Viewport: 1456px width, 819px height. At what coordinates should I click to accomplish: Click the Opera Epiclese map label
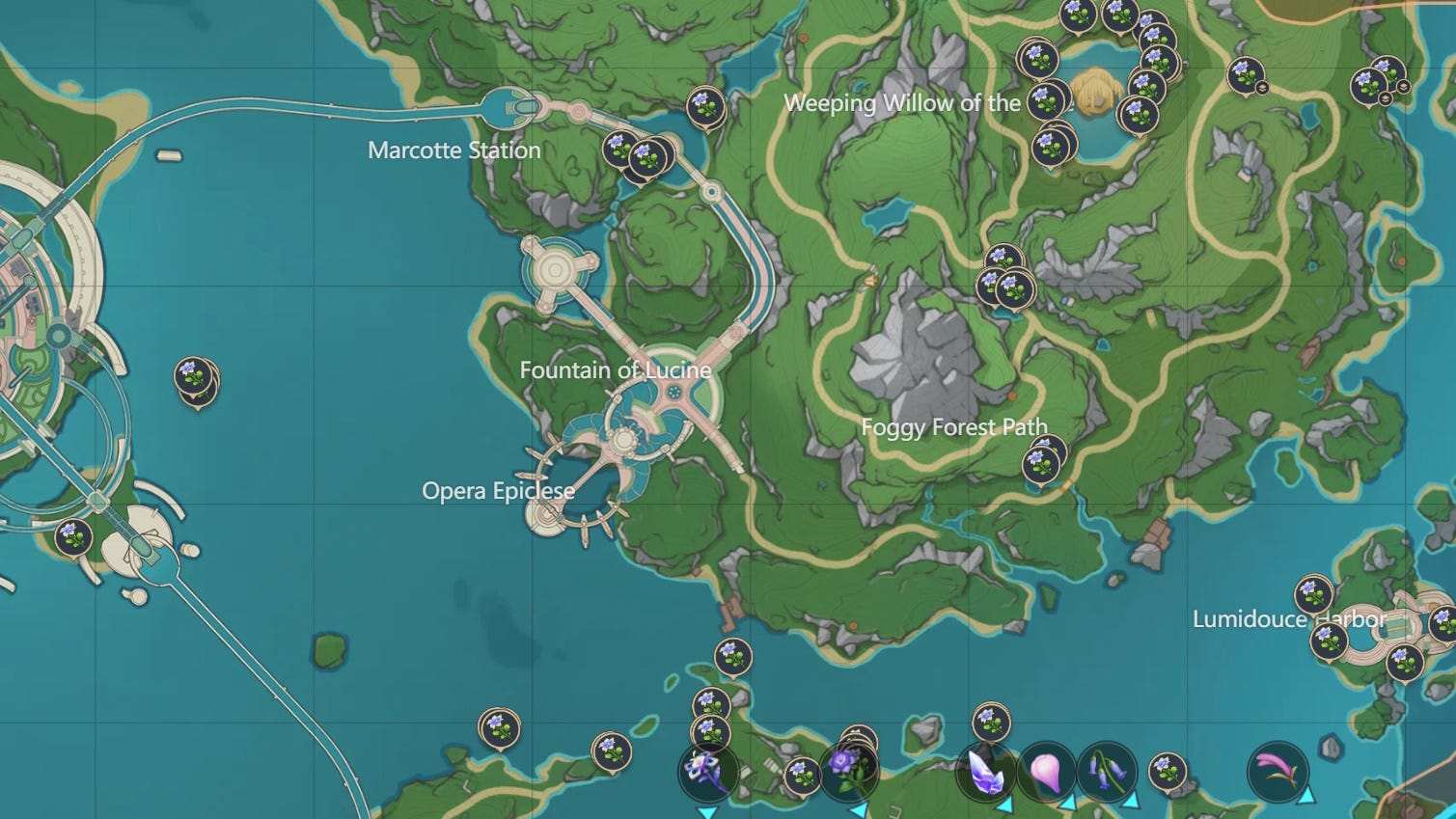pos(499,490)
